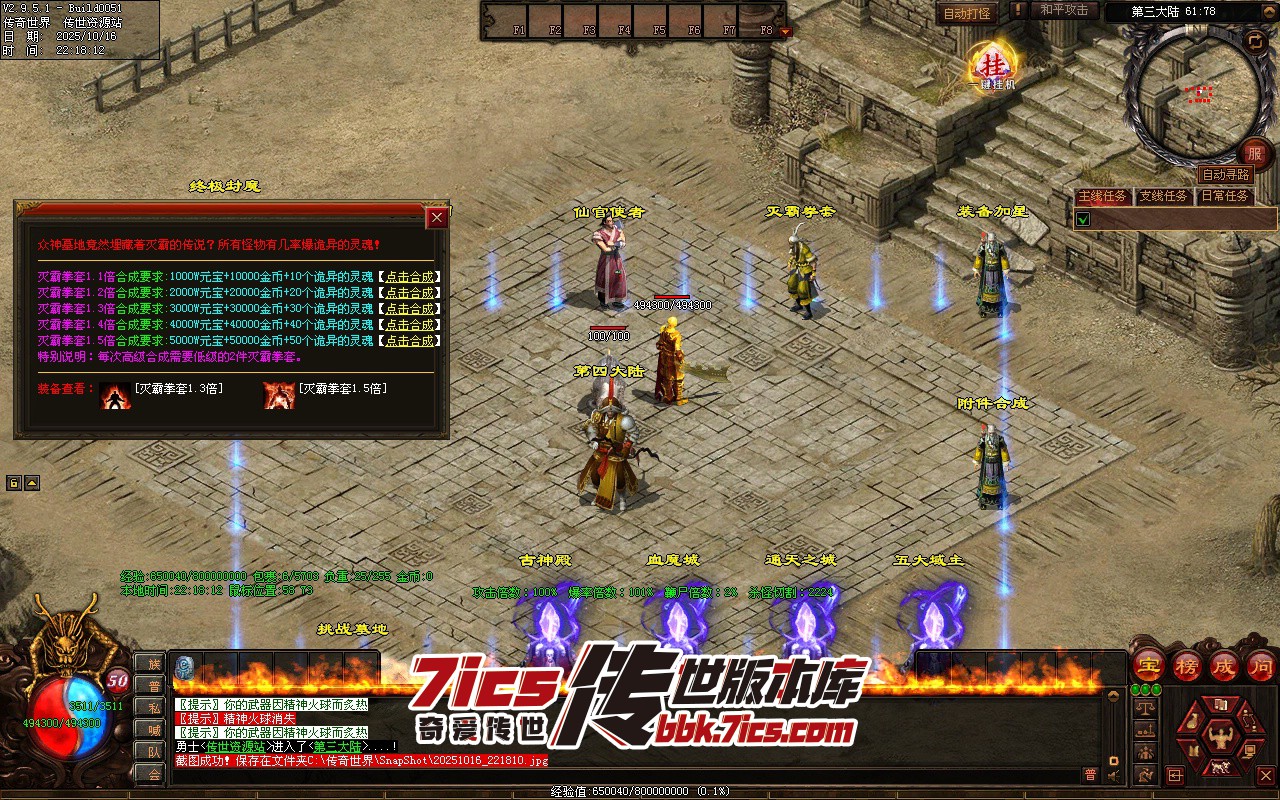This screenshot has height=800, width=1280.
Task: Open the round 服 button
Action: click(1255, 153)
